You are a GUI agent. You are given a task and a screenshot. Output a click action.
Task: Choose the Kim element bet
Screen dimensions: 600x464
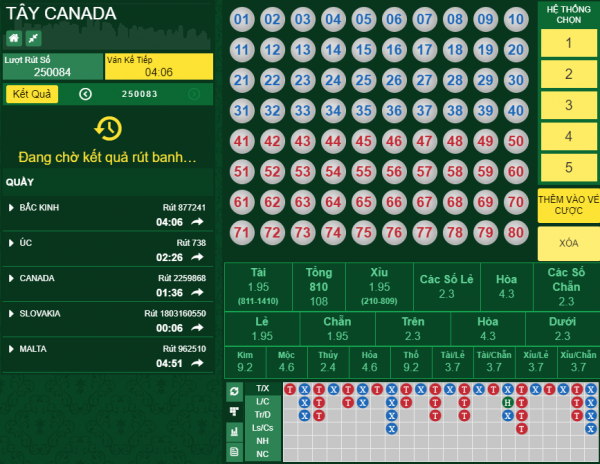(244, 362)
